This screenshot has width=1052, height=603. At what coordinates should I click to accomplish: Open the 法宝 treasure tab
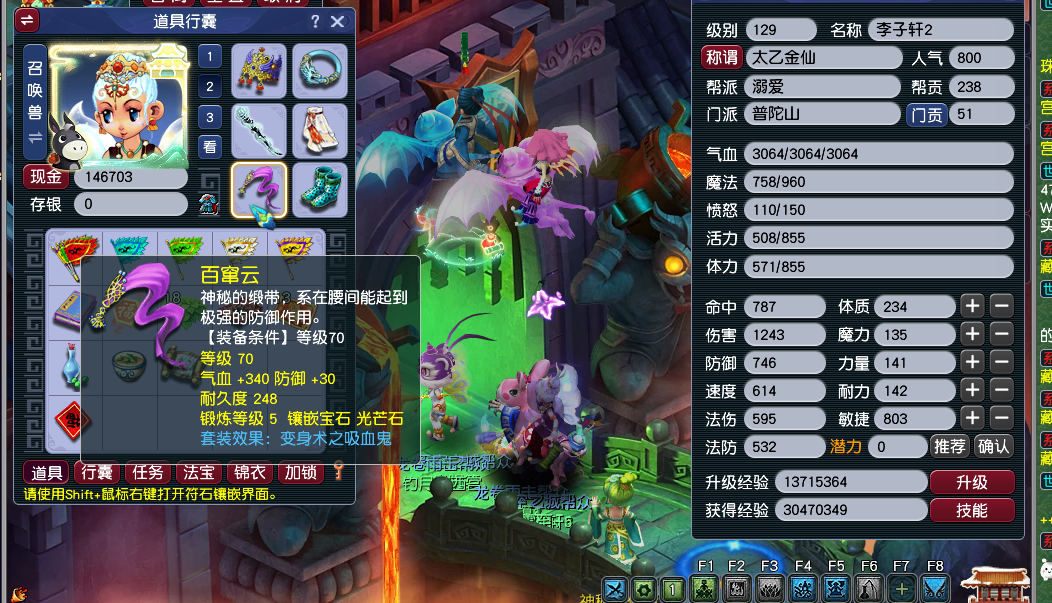(x=199, y=473)
